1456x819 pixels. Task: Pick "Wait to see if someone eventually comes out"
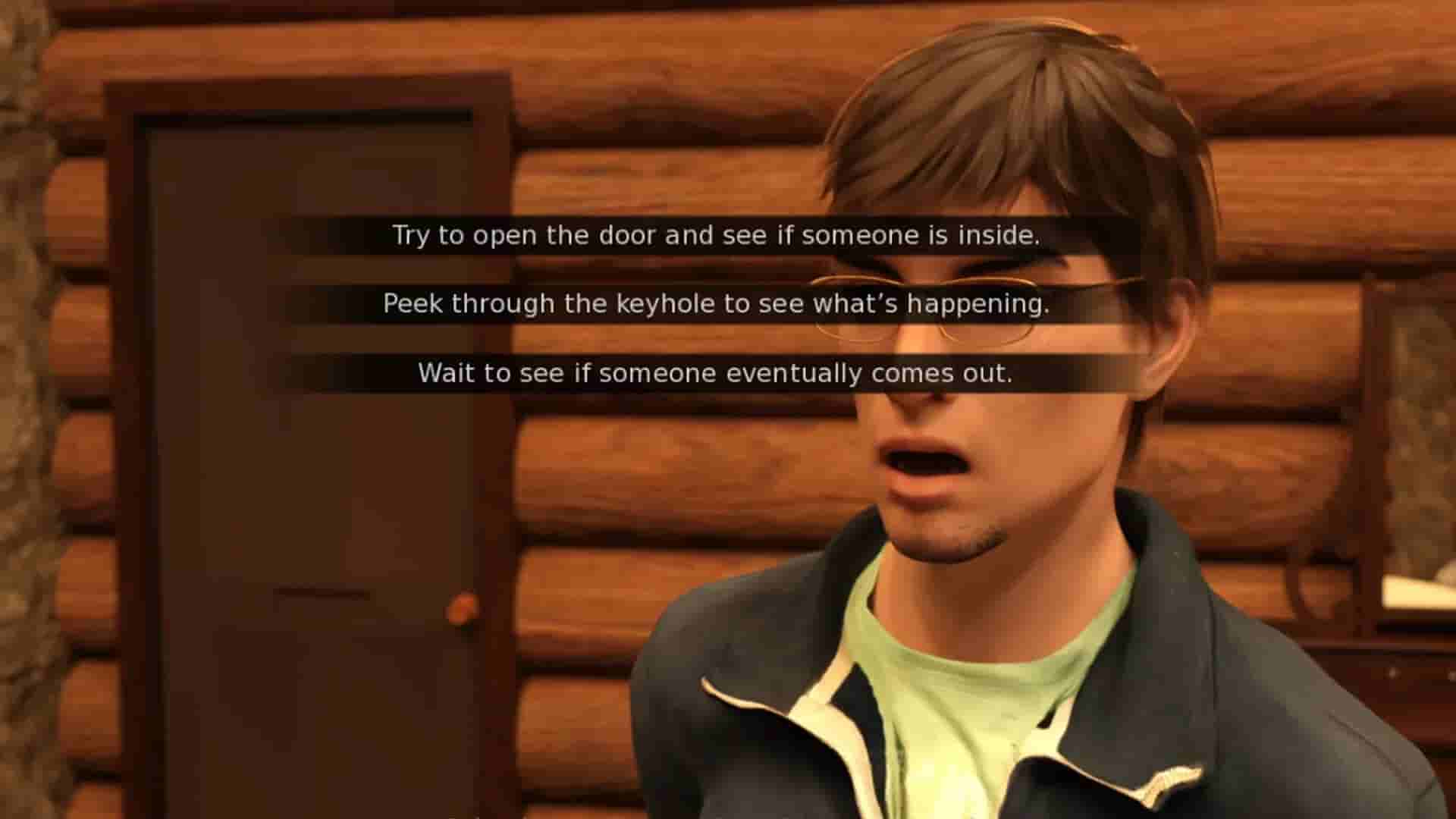click(716, 372)
